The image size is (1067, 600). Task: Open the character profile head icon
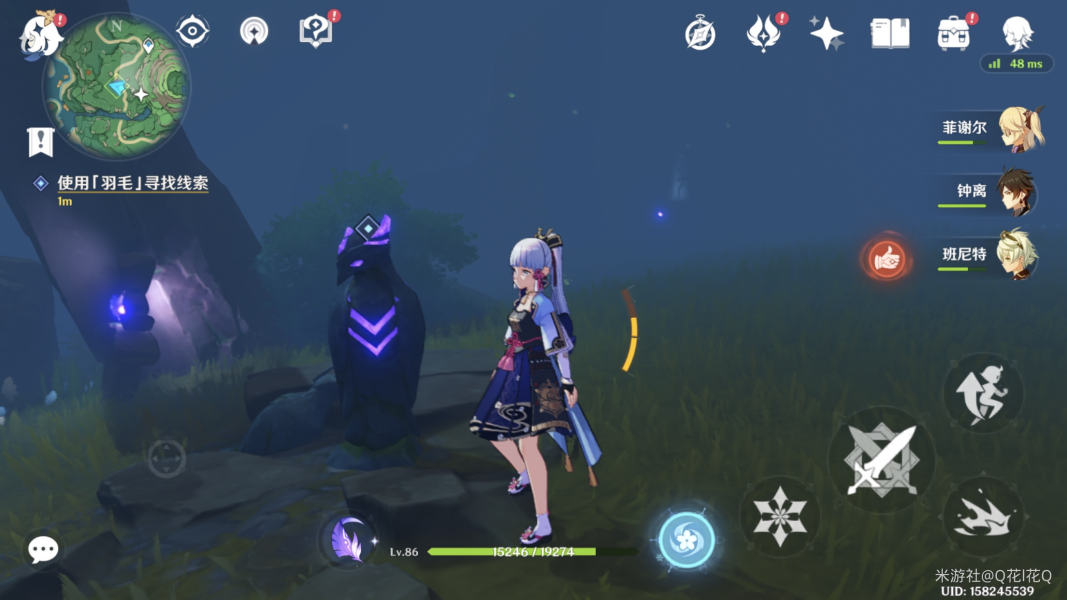(1017, 33)
